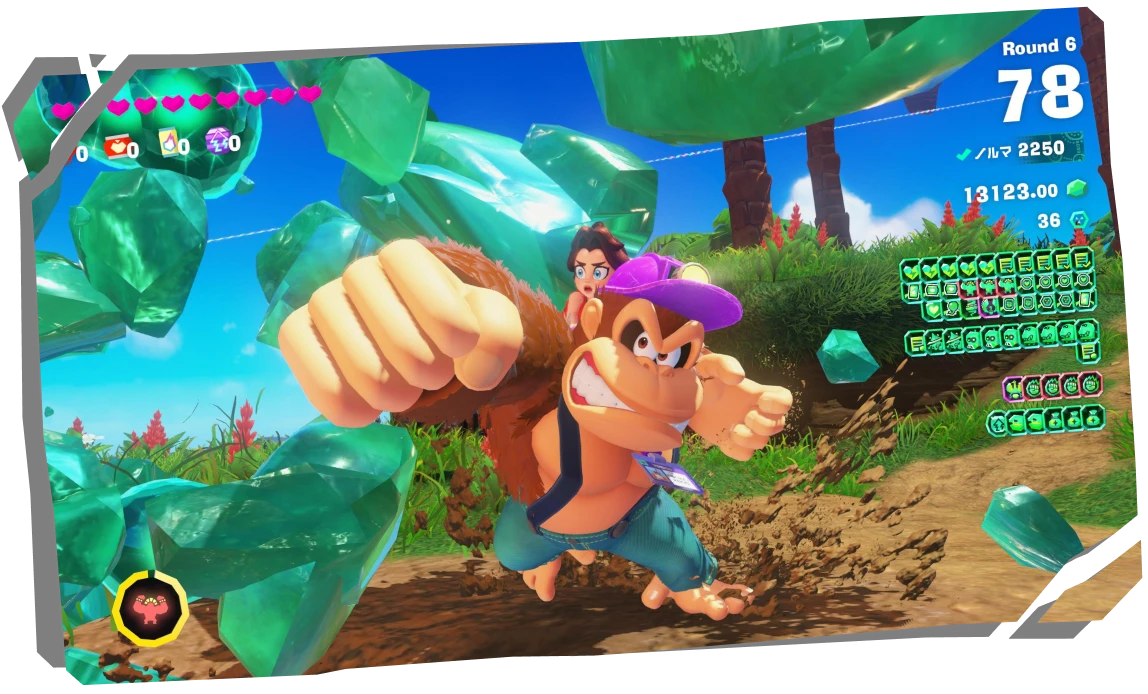Viewport: 1148px width, 694px height.
Task: Select the heart shield perk icon
Action: pos(933,310)
